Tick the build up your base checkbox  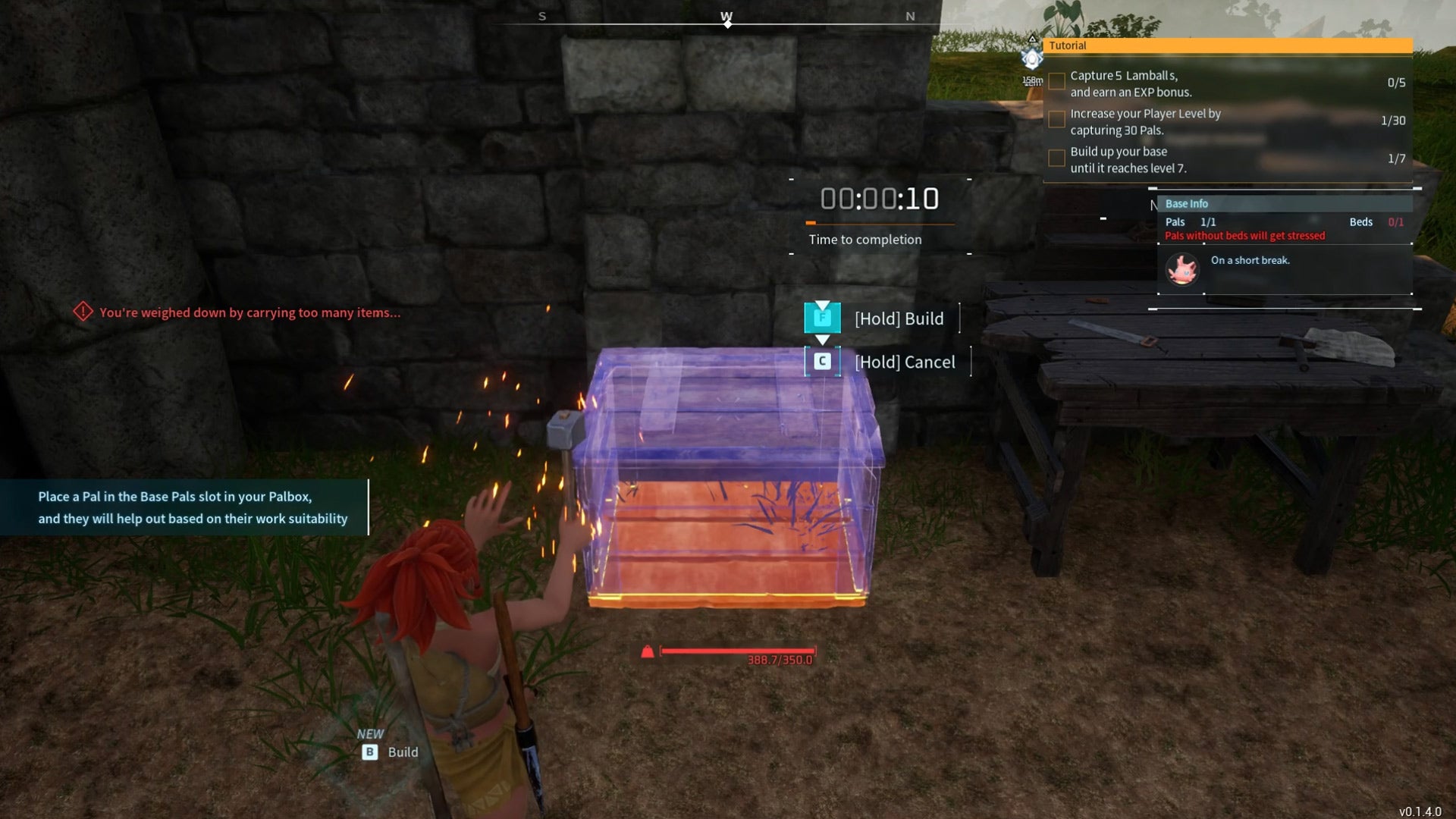[x=1056, y=158]
